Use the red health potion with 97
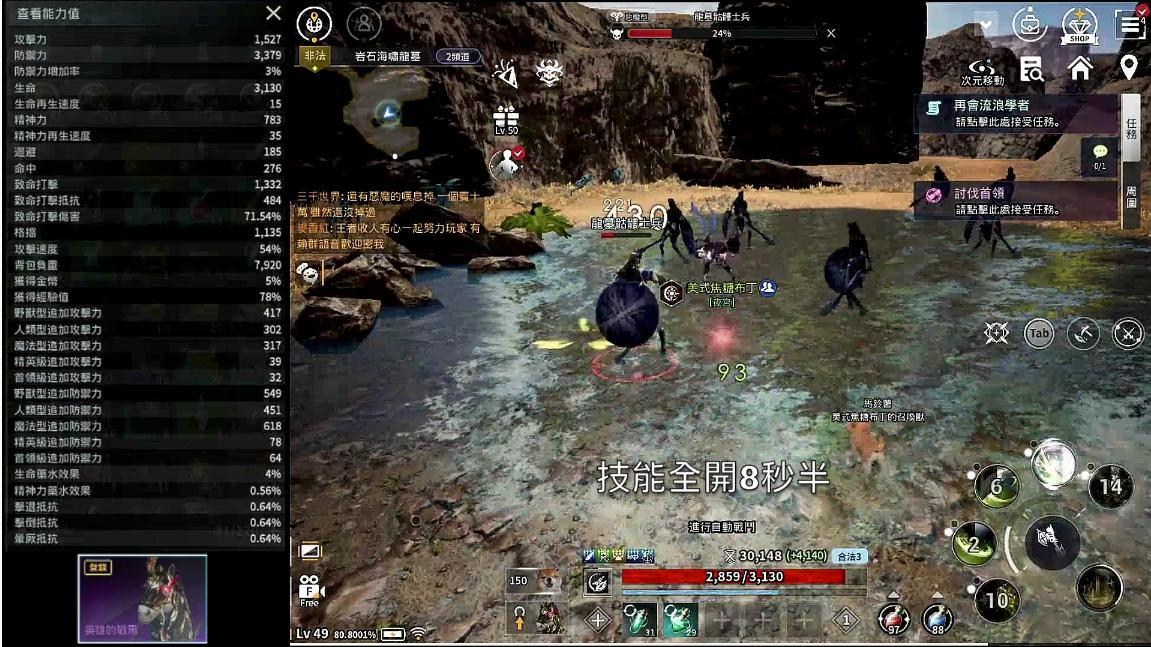Image resolution: width=1151 pixels, height=647 pixels. tap(892, 619)
